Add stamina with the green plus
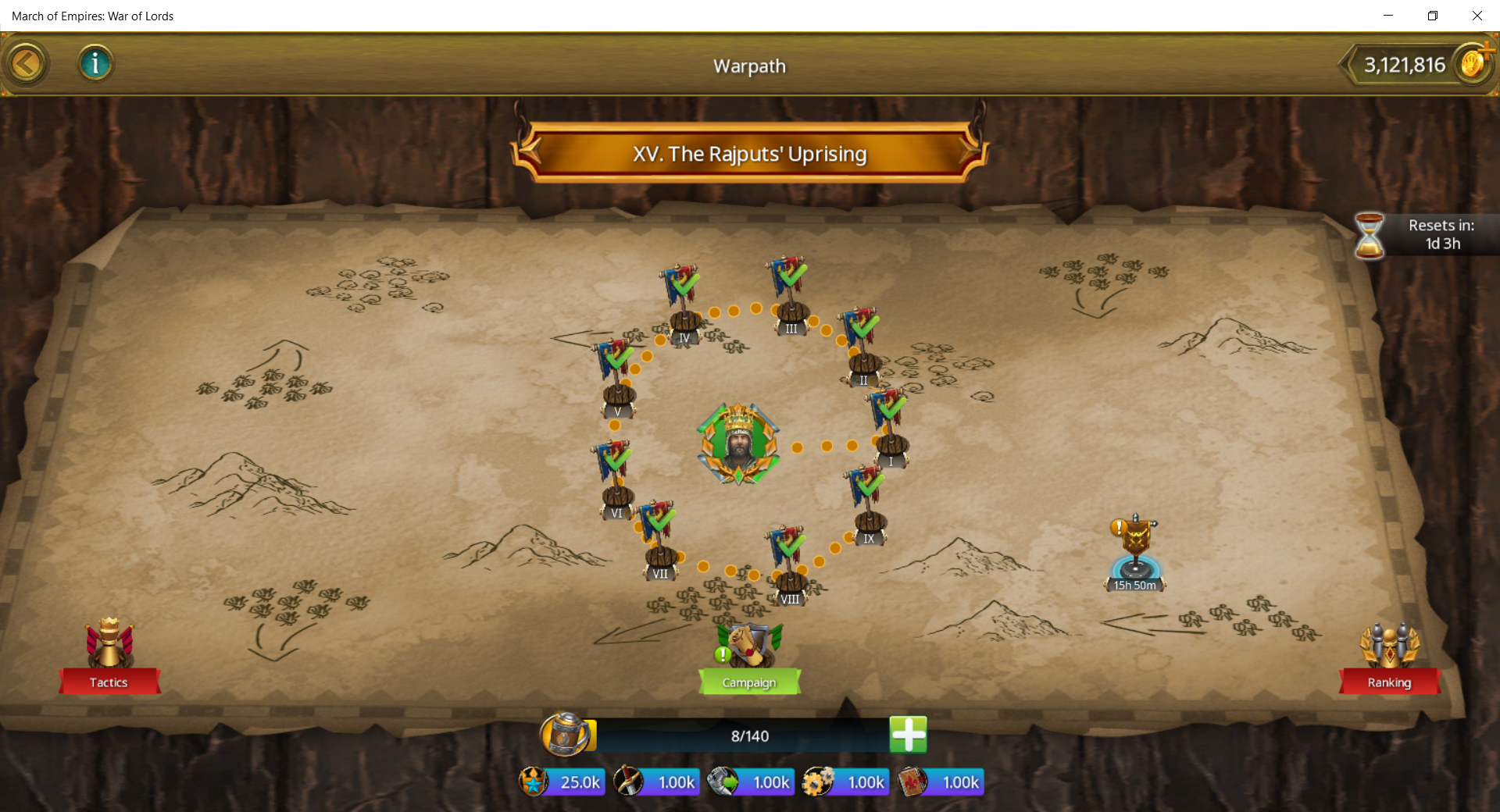This screenshot has height=812, width=1500. [x=908, y=735]
